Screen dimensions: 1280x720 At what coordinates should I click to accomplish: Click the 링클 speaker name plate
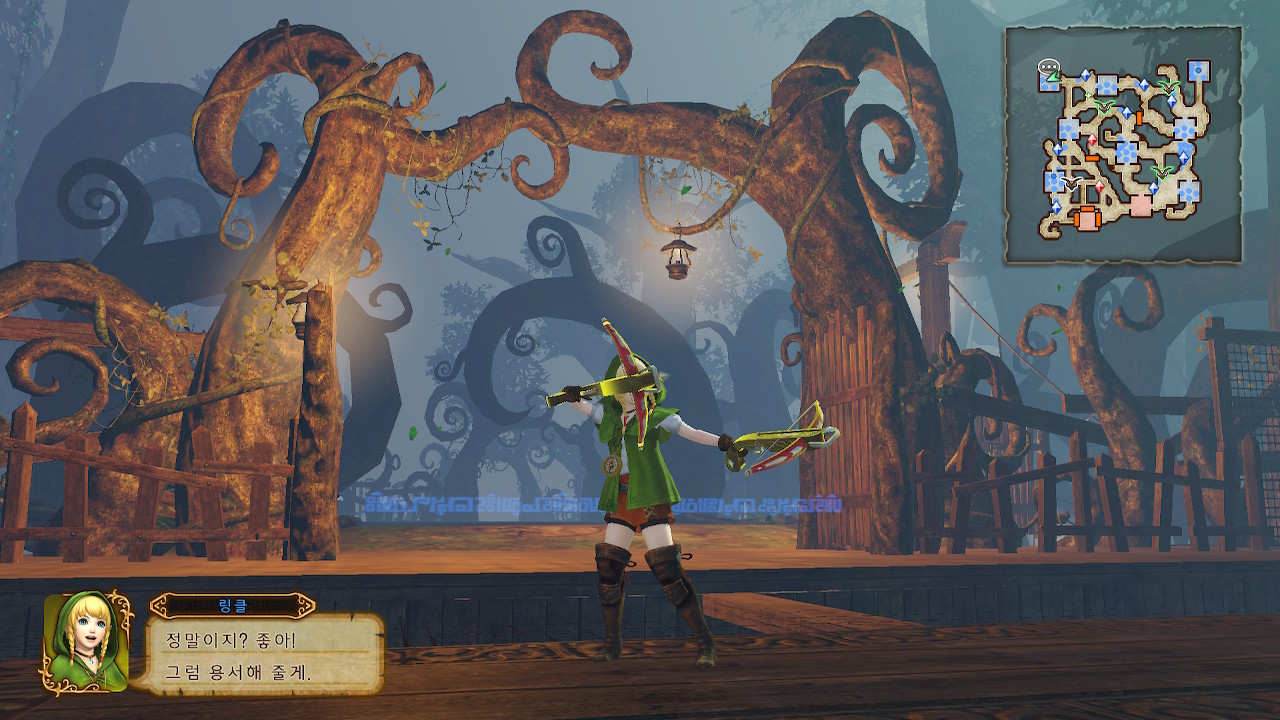coord(232,605)
